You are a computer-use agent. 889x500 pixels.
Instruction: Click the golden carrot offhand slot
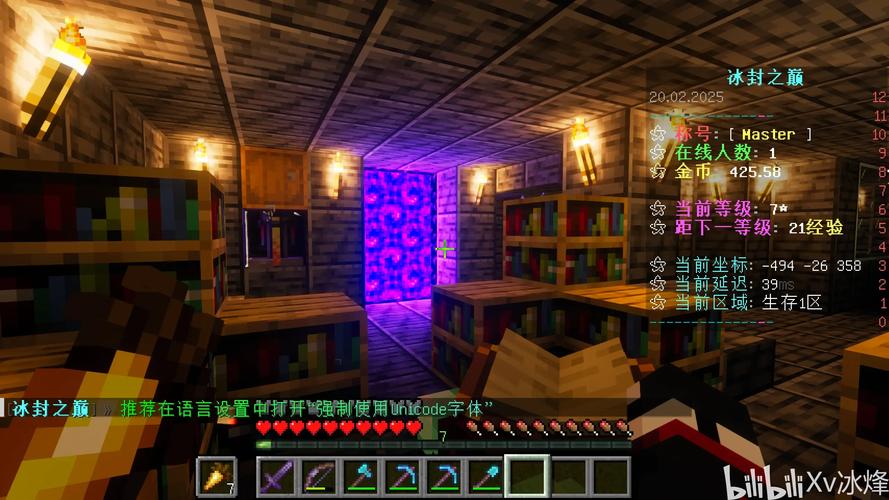tap(216, 476)
